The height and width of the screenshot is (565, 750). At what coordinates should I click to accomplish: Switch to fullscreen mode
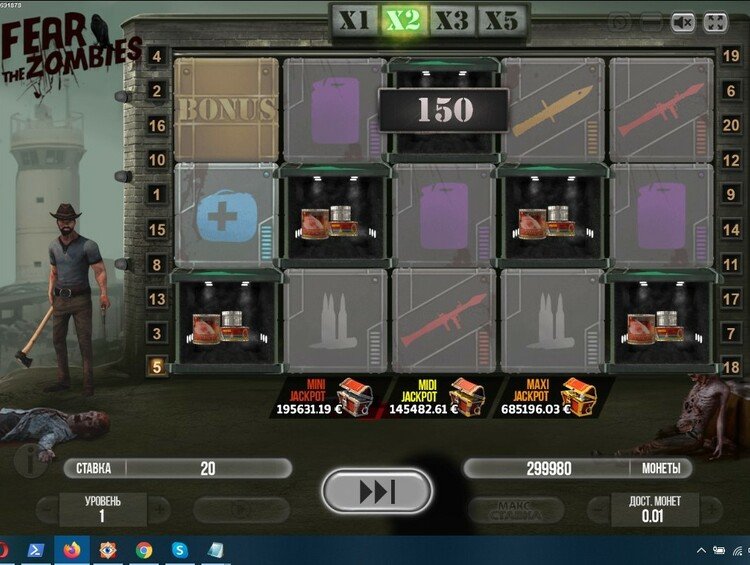(715, 22)
